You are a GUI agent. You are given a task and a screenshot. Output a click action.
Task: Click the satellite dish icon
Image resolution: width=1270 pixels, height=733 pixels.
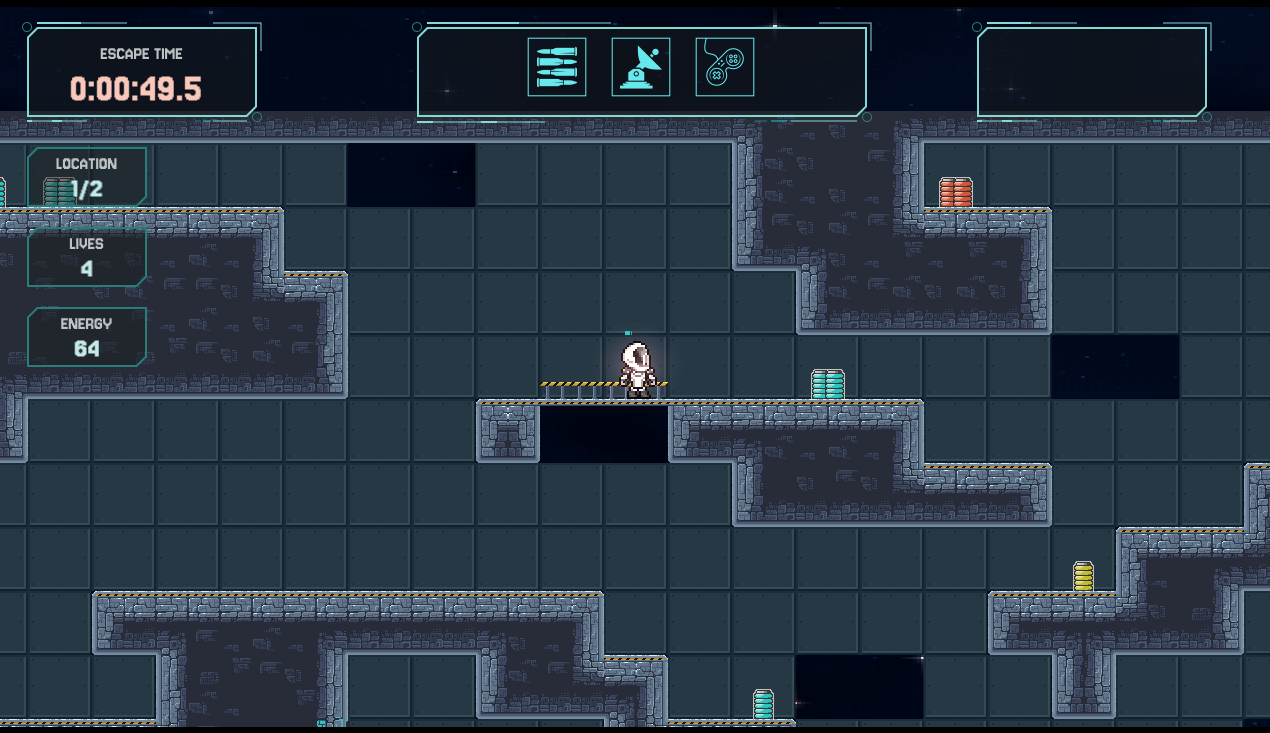(x=641, y=67)
